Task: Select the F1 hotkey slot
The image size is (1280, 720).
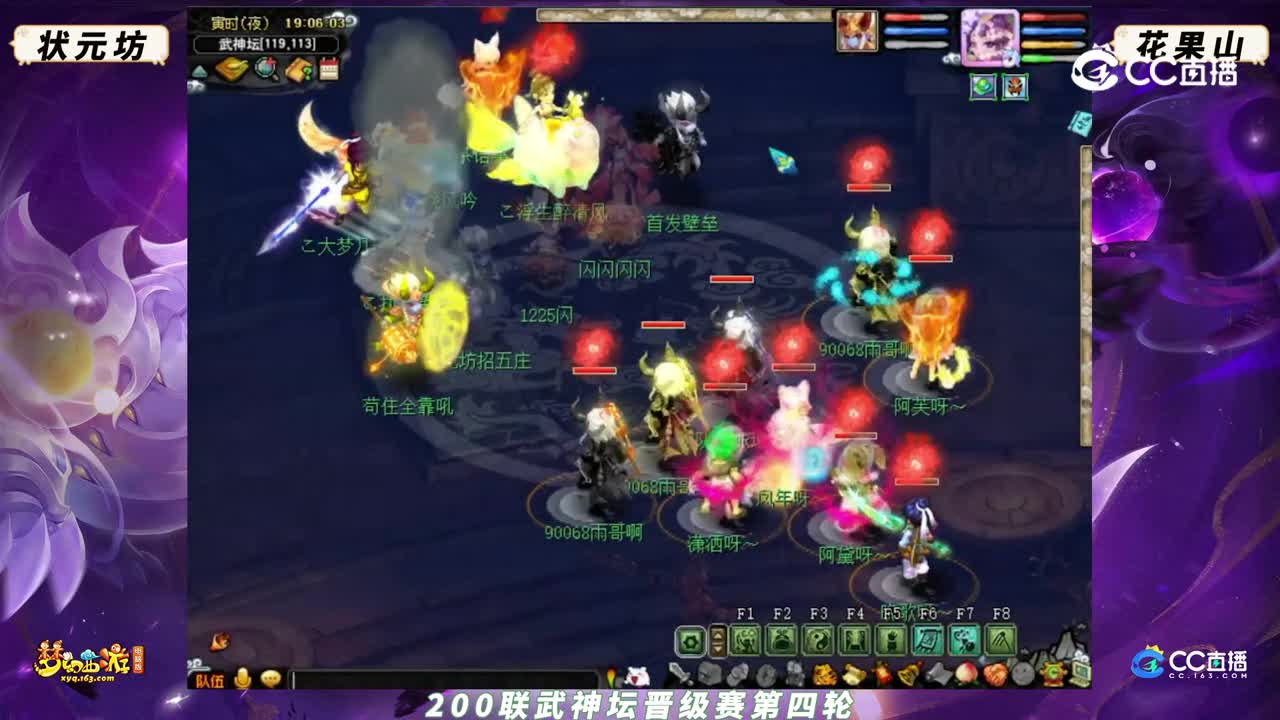Action: pyautogui.click(x=746, y=641)
